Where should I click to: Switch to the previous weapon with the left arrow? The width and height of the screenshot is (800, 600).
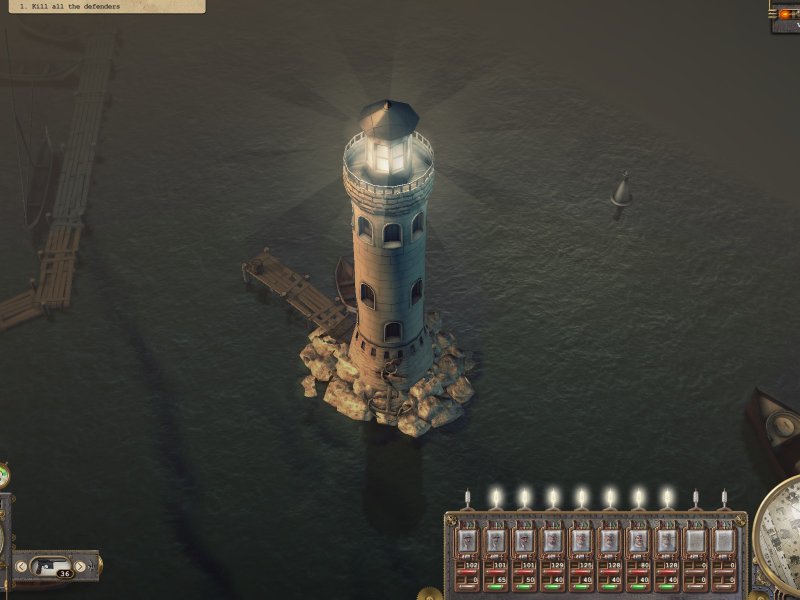[22, 566]
